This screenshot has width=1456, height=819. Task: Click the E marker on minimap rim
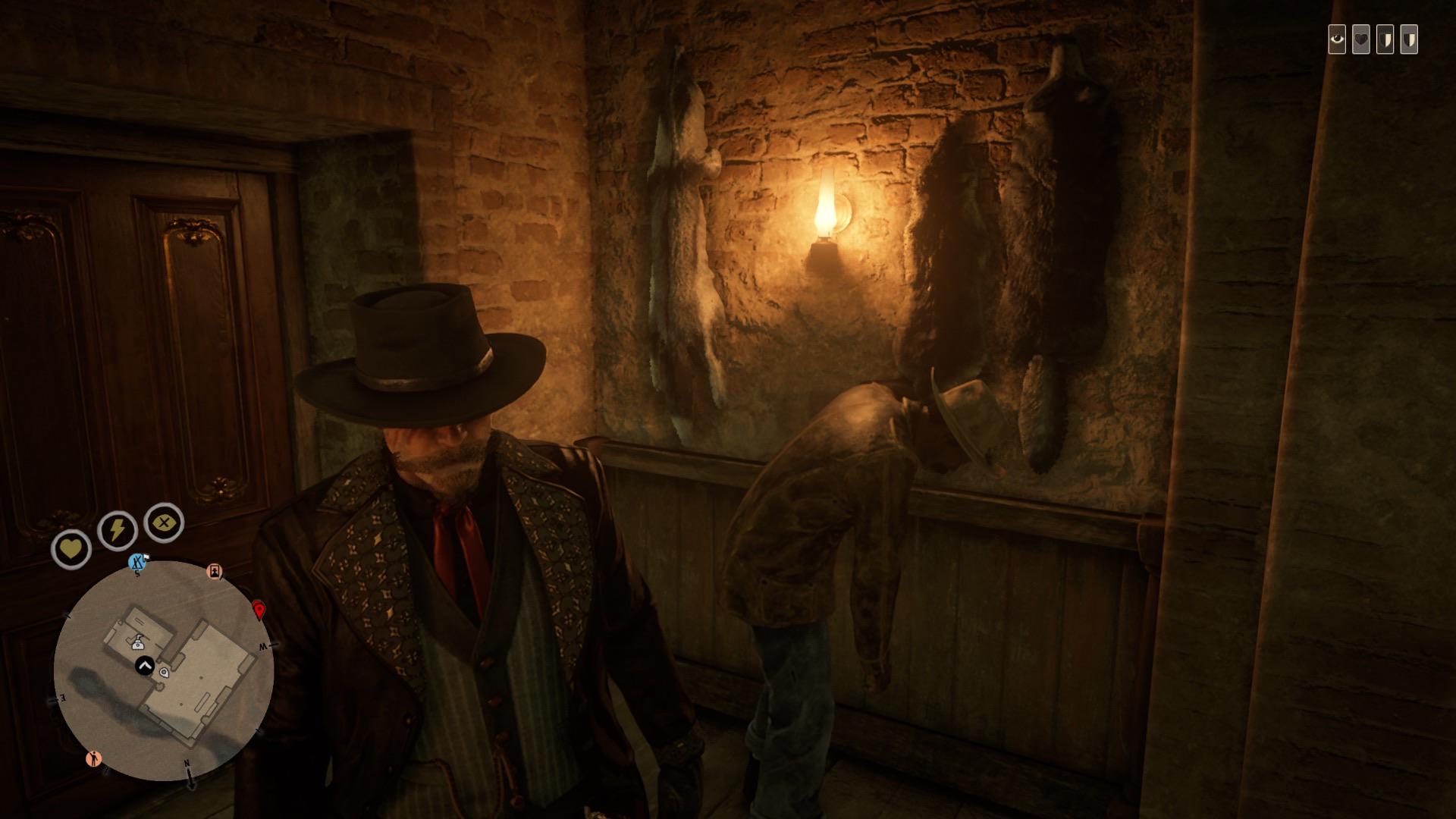pos(61,698)
